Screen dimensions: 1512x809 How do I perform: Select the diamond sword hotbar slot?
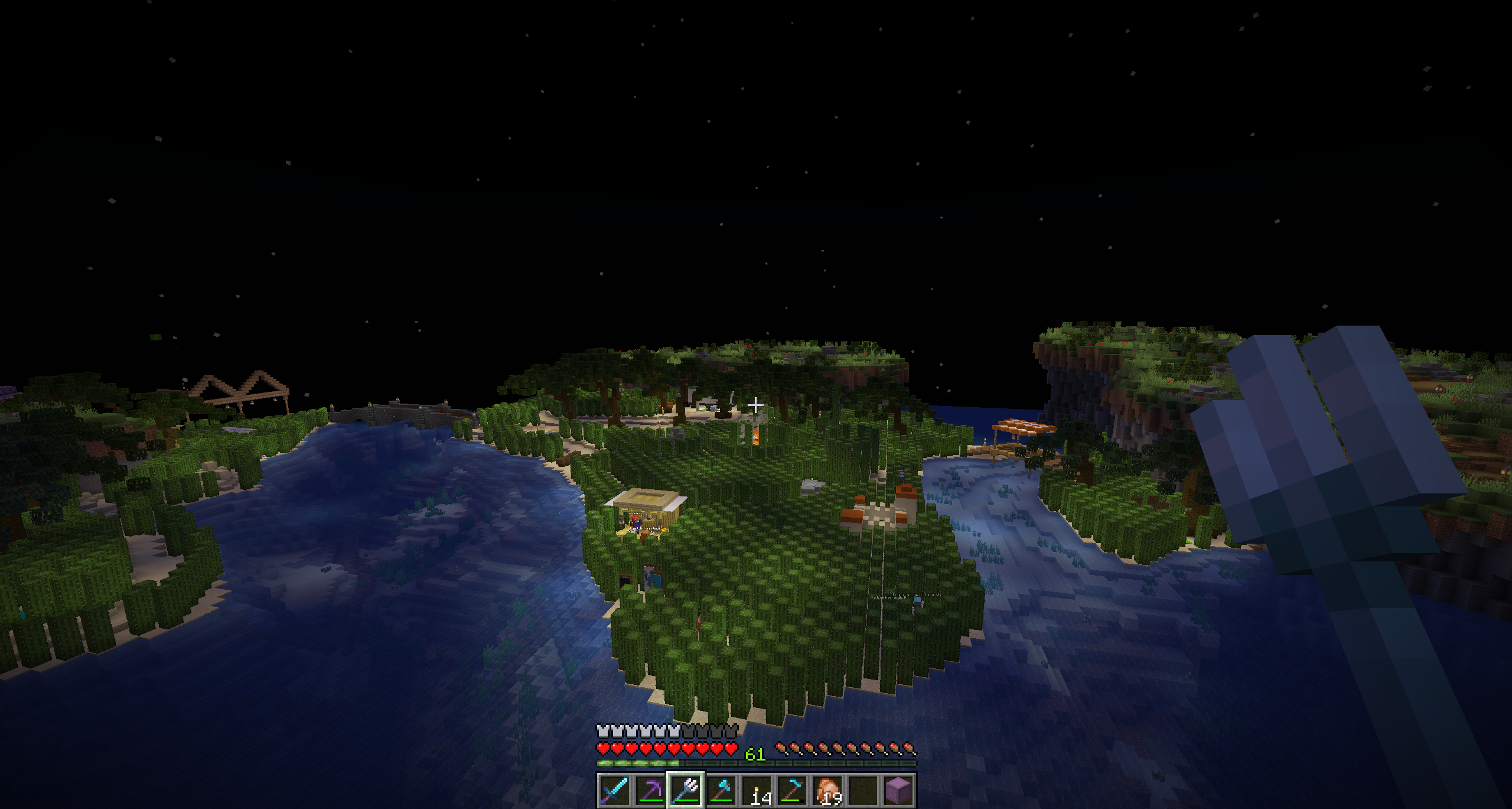[x=614, y=791]
